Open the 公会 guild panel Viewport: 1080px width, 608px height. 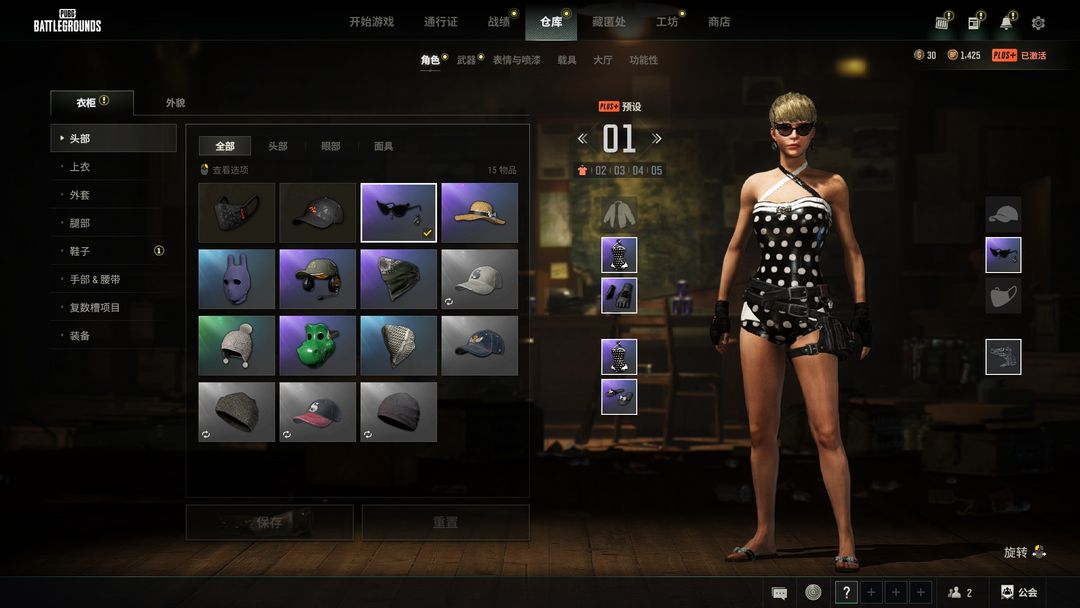(x=1018, y=592)
